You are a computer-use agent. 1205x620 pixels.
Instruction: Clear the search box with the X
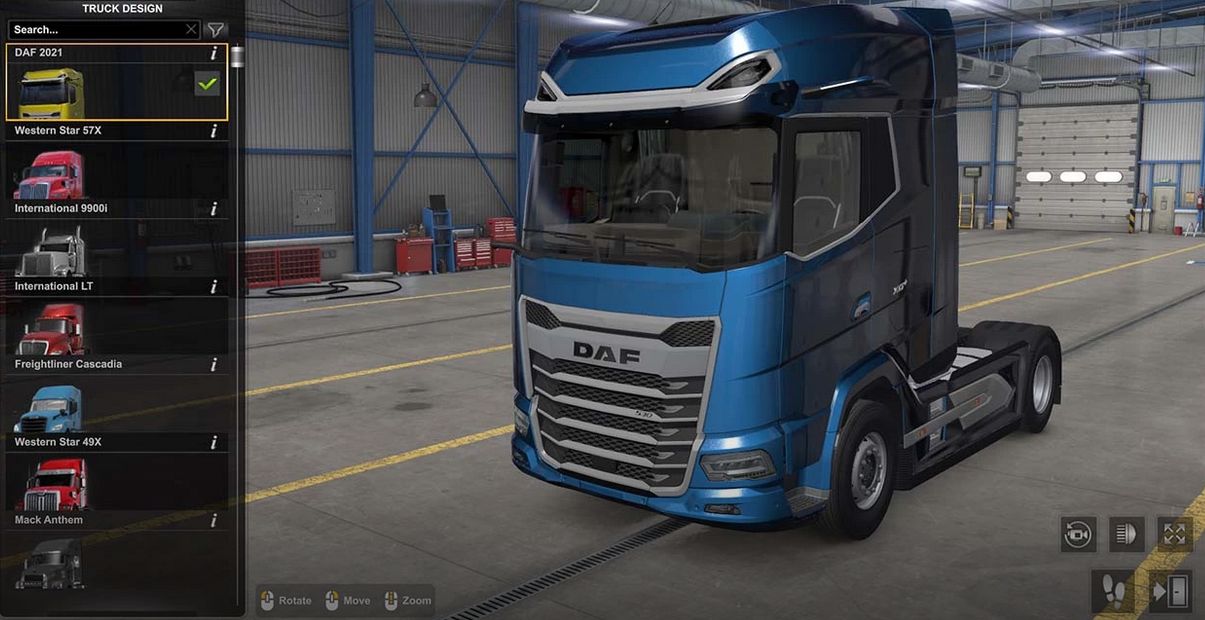click(x=191, y=30)
